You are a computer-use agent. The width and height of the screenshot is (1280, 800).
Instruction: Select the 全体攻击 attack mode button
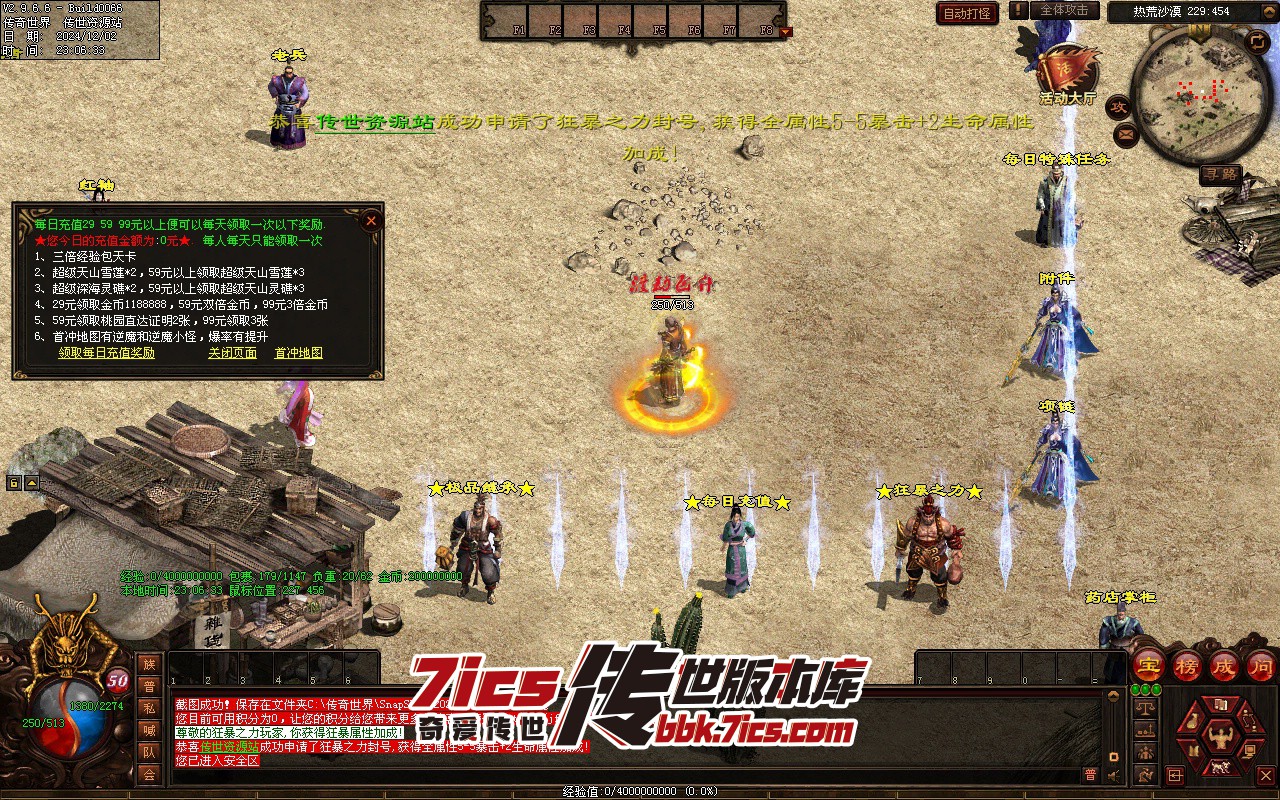point(1064,10)
